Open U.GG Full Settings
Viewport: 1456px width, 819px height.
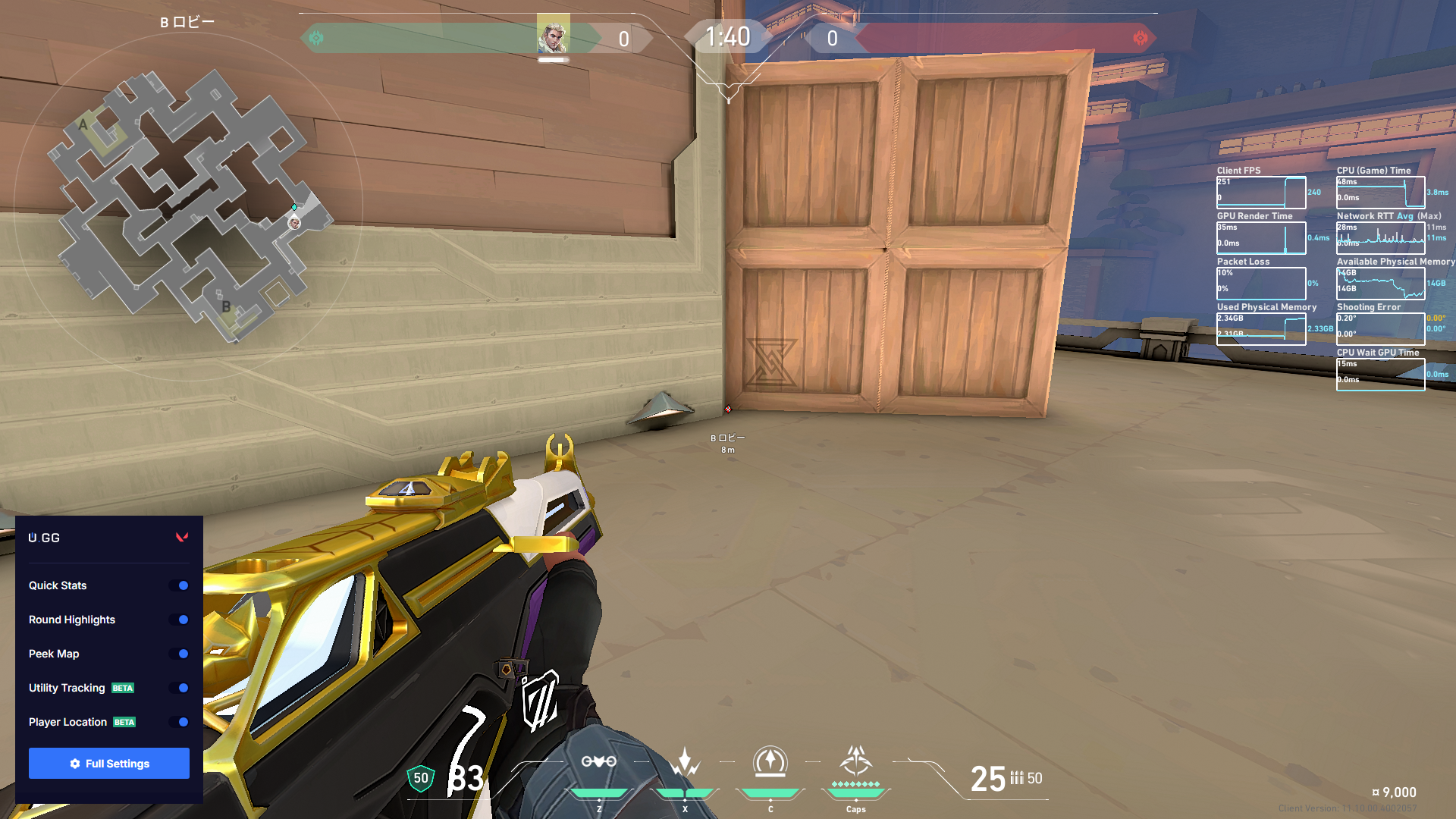pyautogui.click(x=109, y=763)
